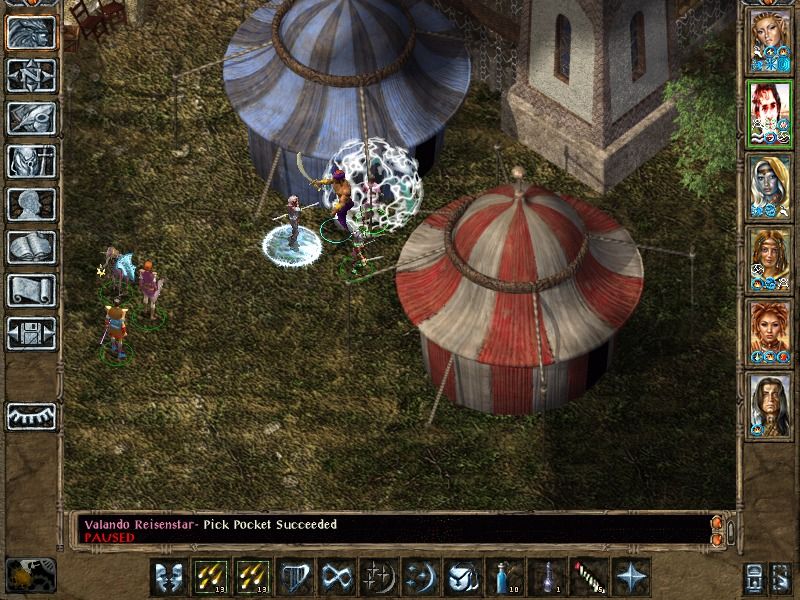This screenshot has height=600, width=800.
Task: Activate the harp bard song icon
Action: pos(297,577)
